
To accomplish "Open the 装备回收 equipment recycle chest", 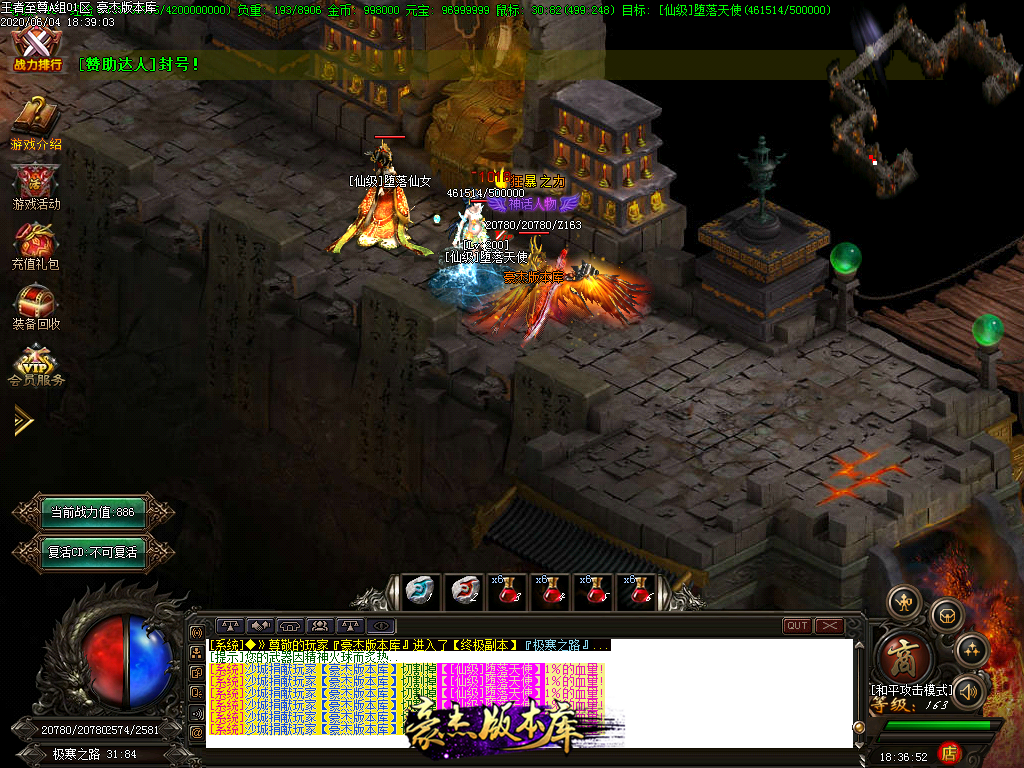I will click(36, 305).
